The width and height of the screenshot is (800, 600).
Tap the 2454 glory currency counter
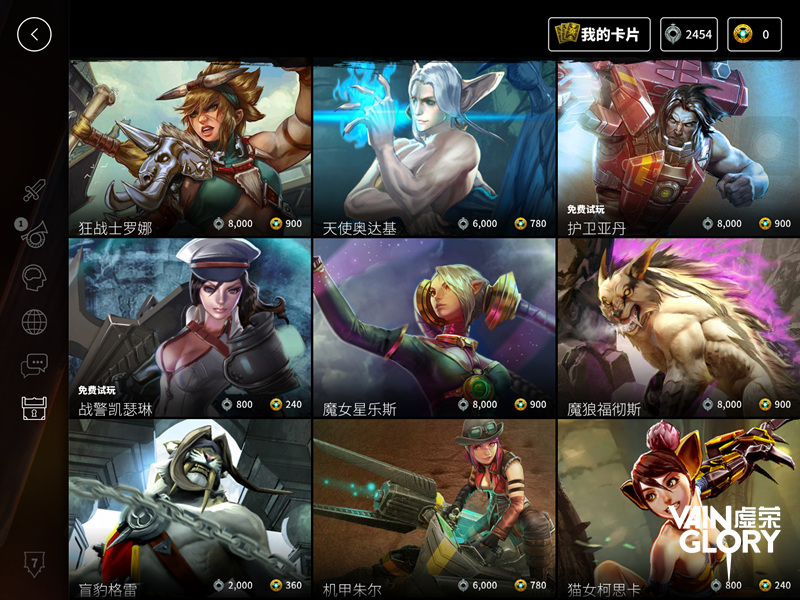coord(689,34)
